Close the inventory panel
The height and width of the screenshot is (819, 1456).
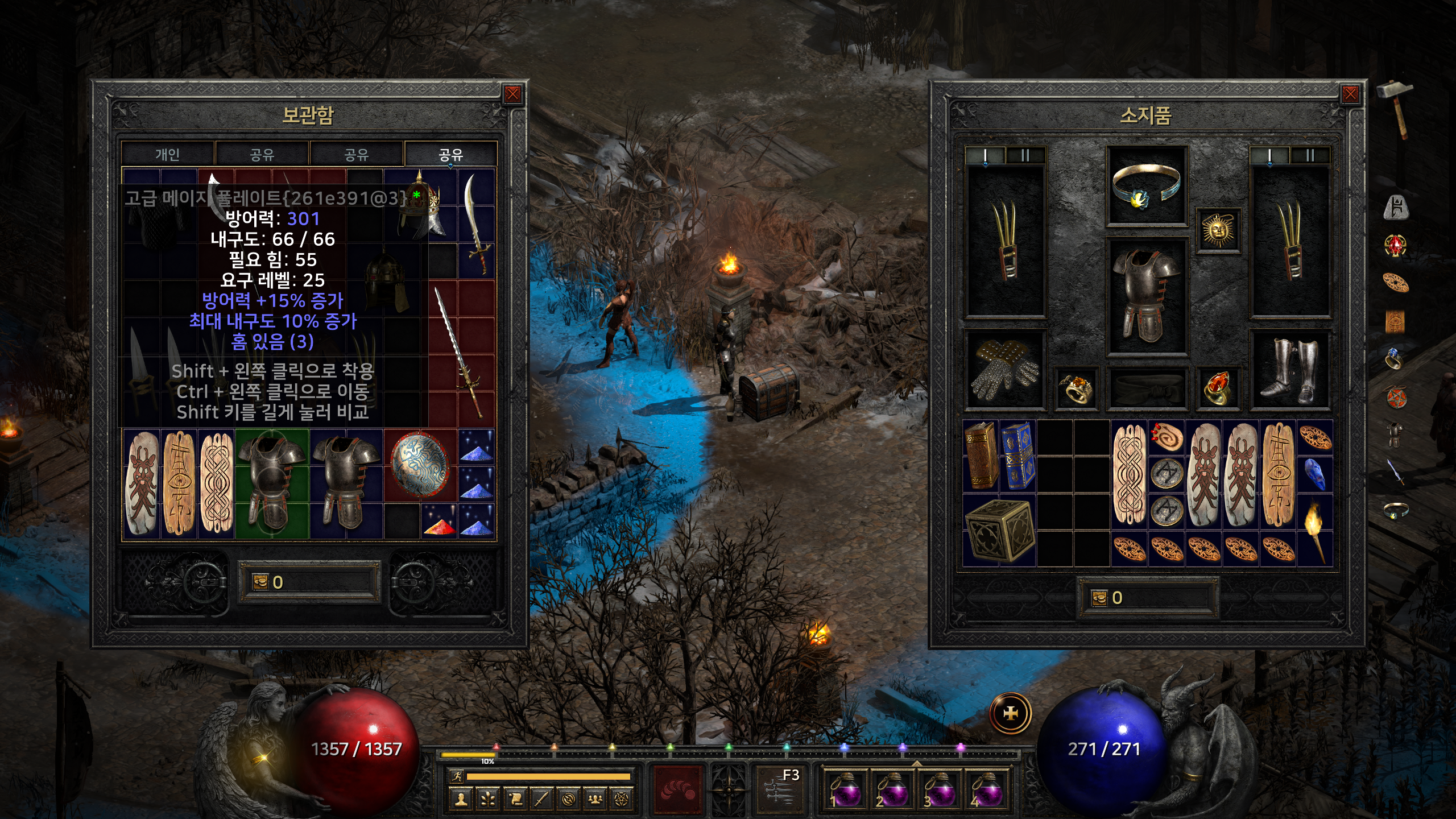[x=1350, y=94]
